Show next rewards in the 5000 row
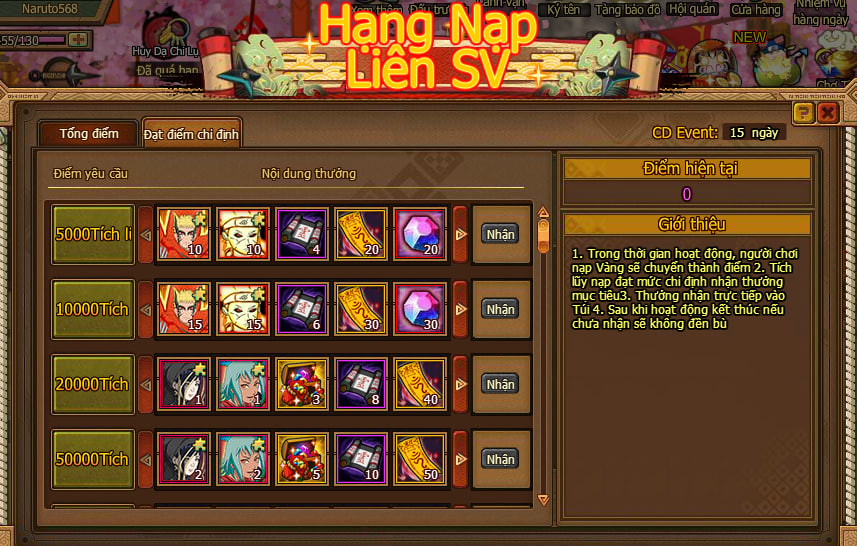The image size is (857, 546). [x=461, y=234]
